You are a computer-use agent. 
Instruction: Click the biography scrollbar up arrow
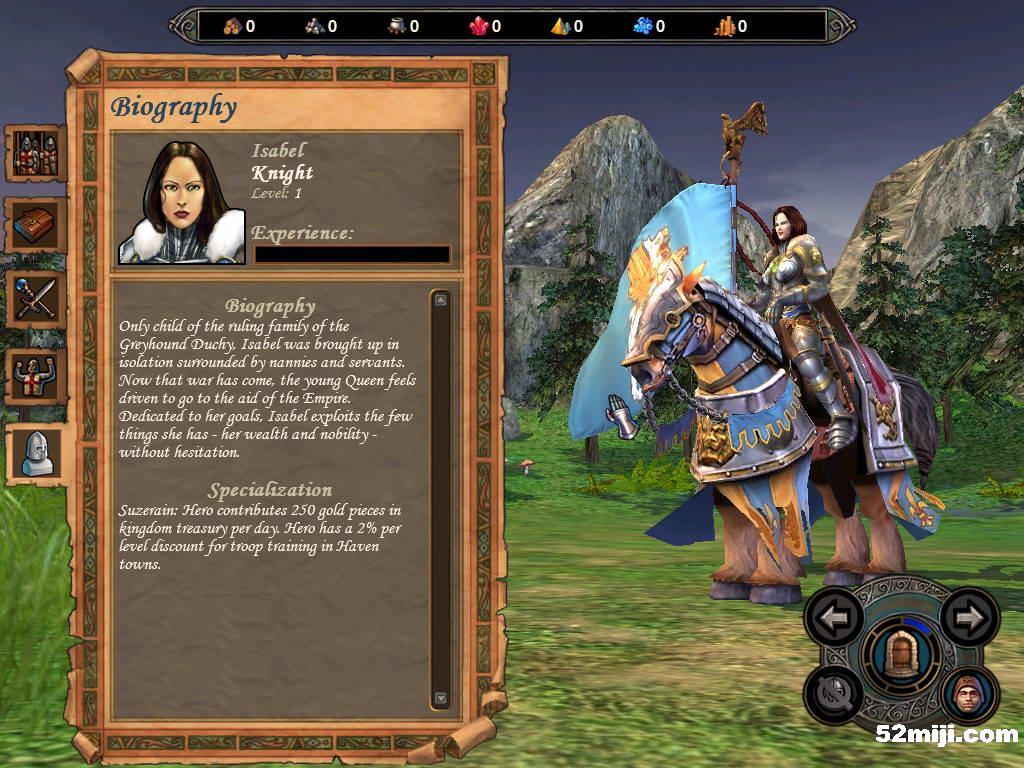(x=441, y=298)
